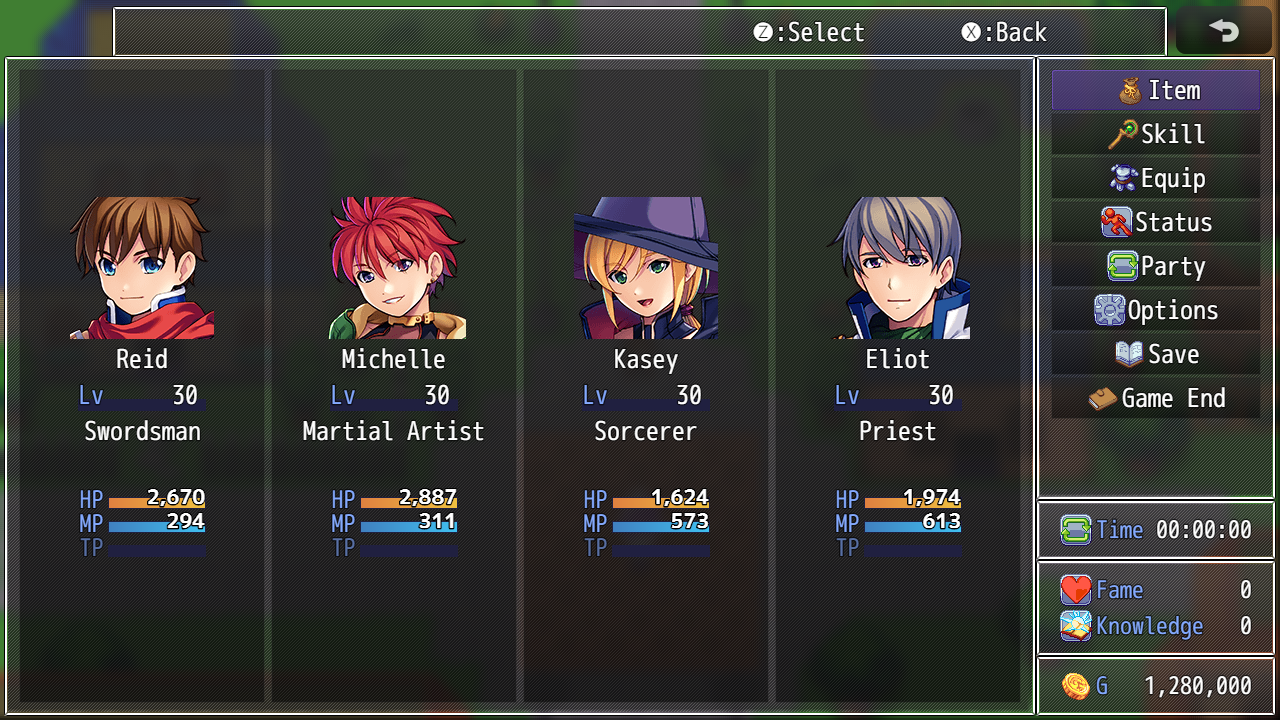Image resolution: width=1280 pixels, height=720 pixels.
Task: Open the Options menu
Action: coord(1156,310)
